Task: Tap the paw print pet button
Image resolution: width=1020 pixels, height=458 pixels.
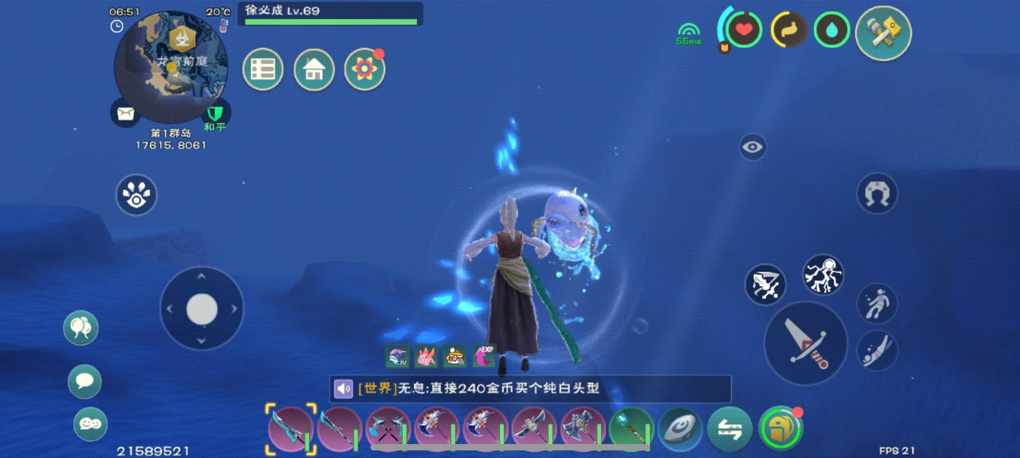Action: tap(136, 195)
